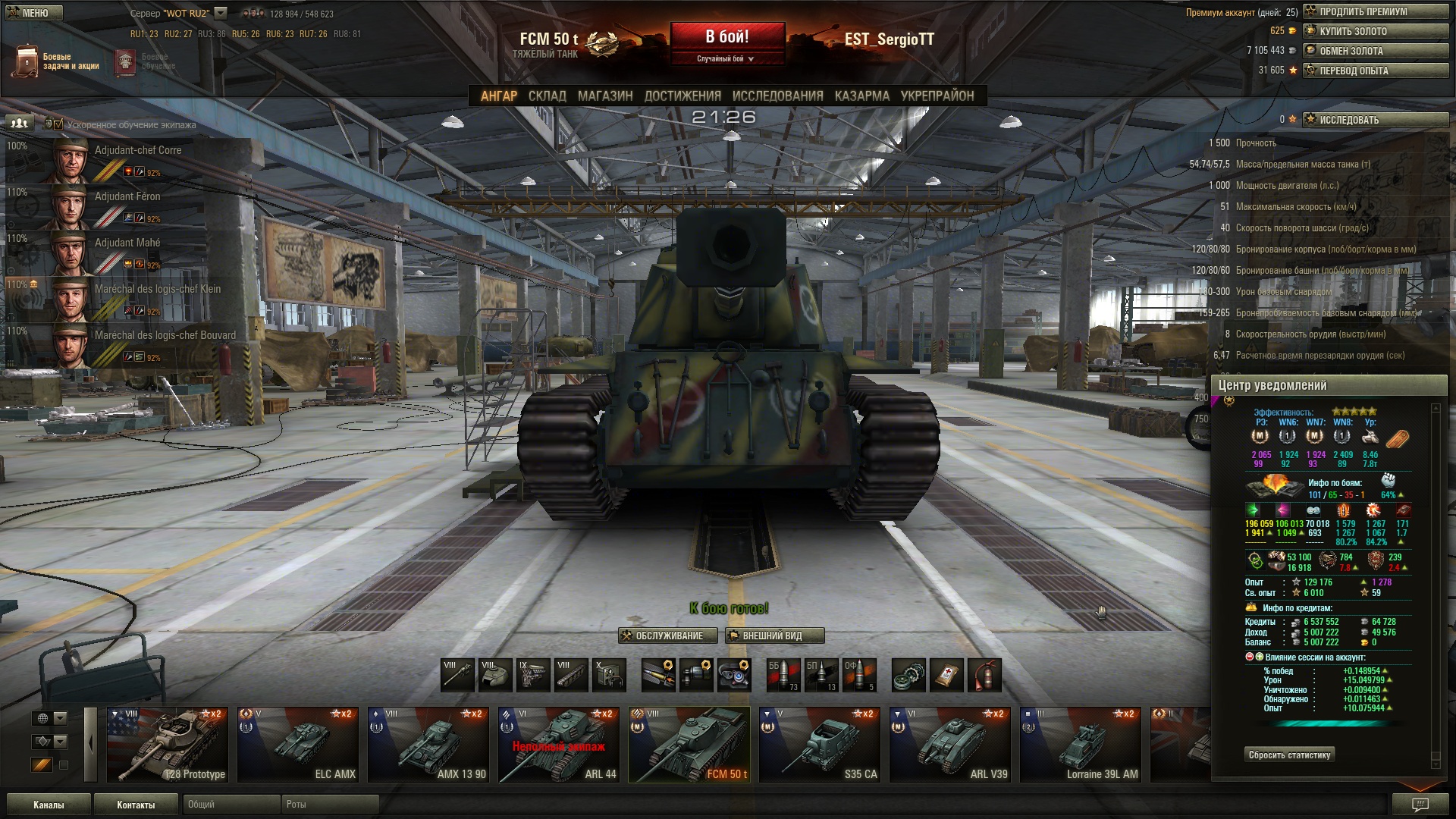The height and width of the screenshot is (819, 1456).
Task: Open ОБМЕН ЗОЛОТА
Action: tap(1375, 51)
